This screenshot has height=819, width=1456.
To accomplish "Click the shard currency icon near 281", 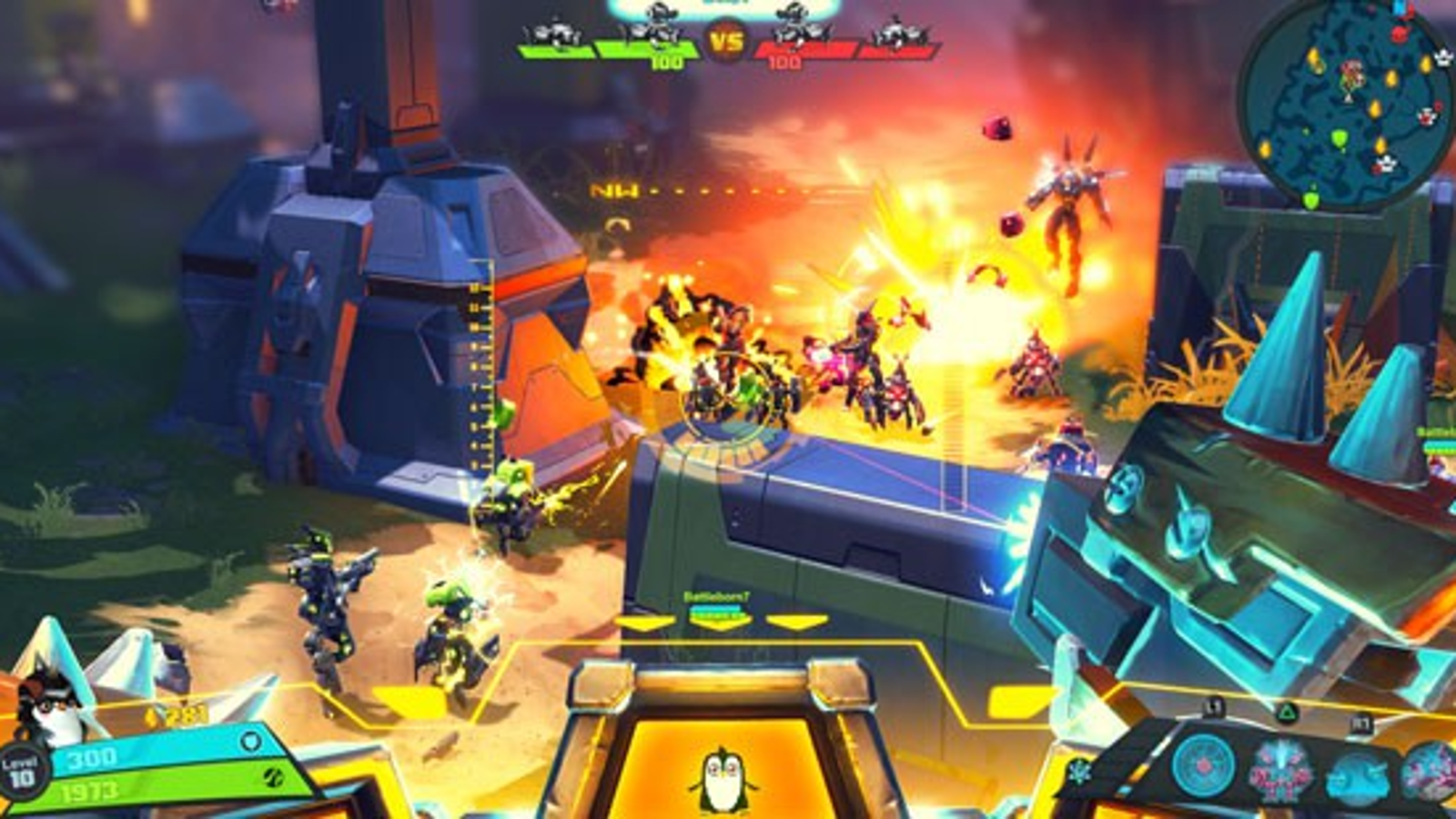I will (151, 715).
